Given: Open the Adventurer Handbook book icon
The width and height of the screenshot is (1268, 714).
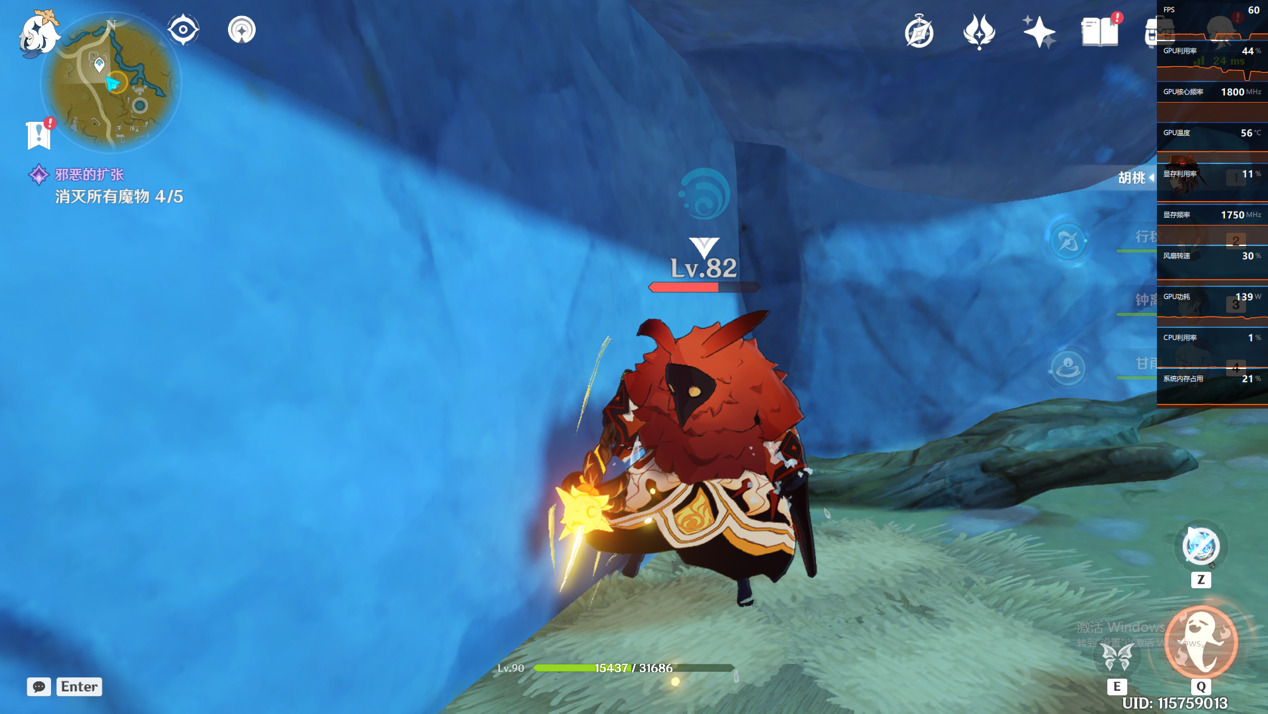Looking at the screenshot, I should (1100, 32).
